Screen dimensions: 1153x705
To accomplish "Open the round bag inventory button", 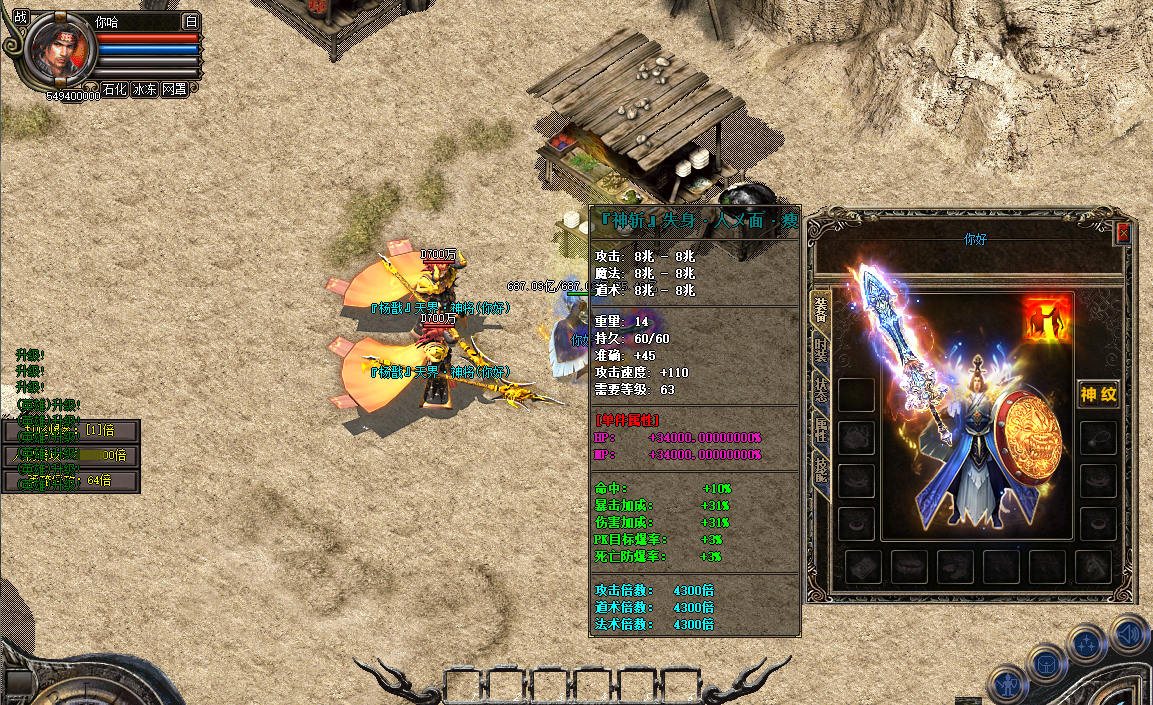I will pyautogui.click(x=1046, y=665).
